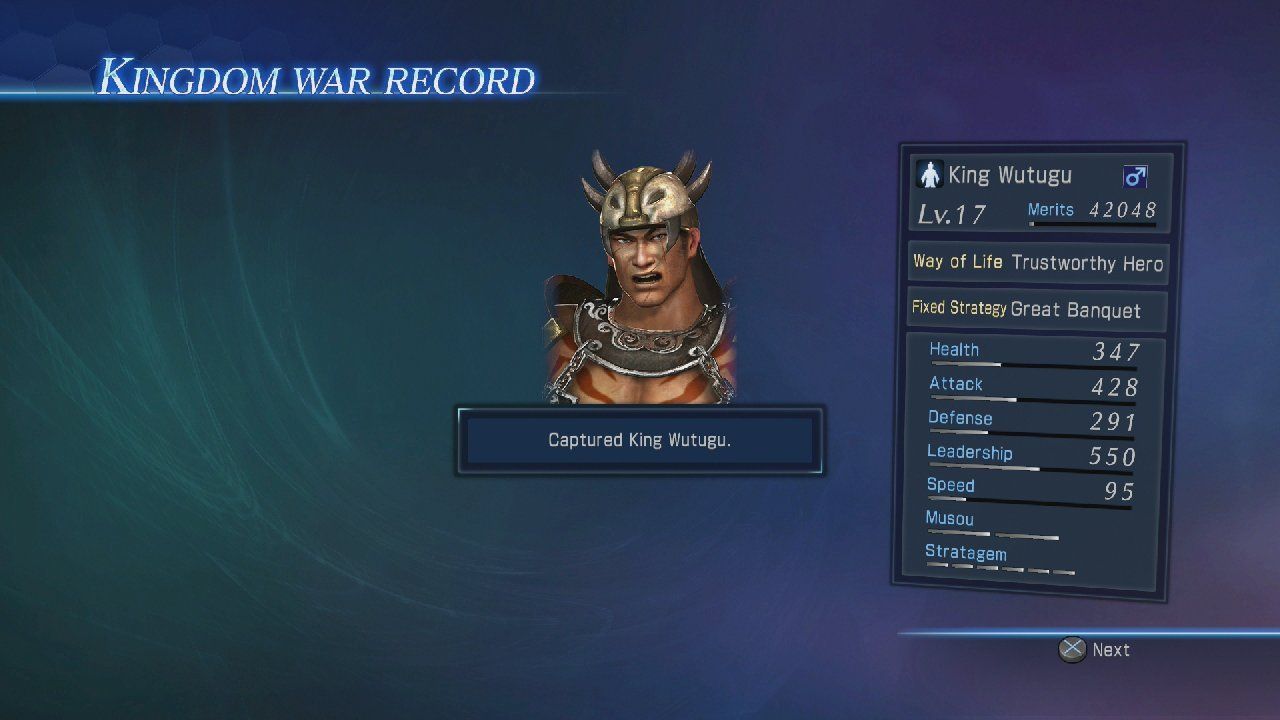Click the Next button
The height and width of the screenshot is (720, 1280).
[x=1110, y=649]
